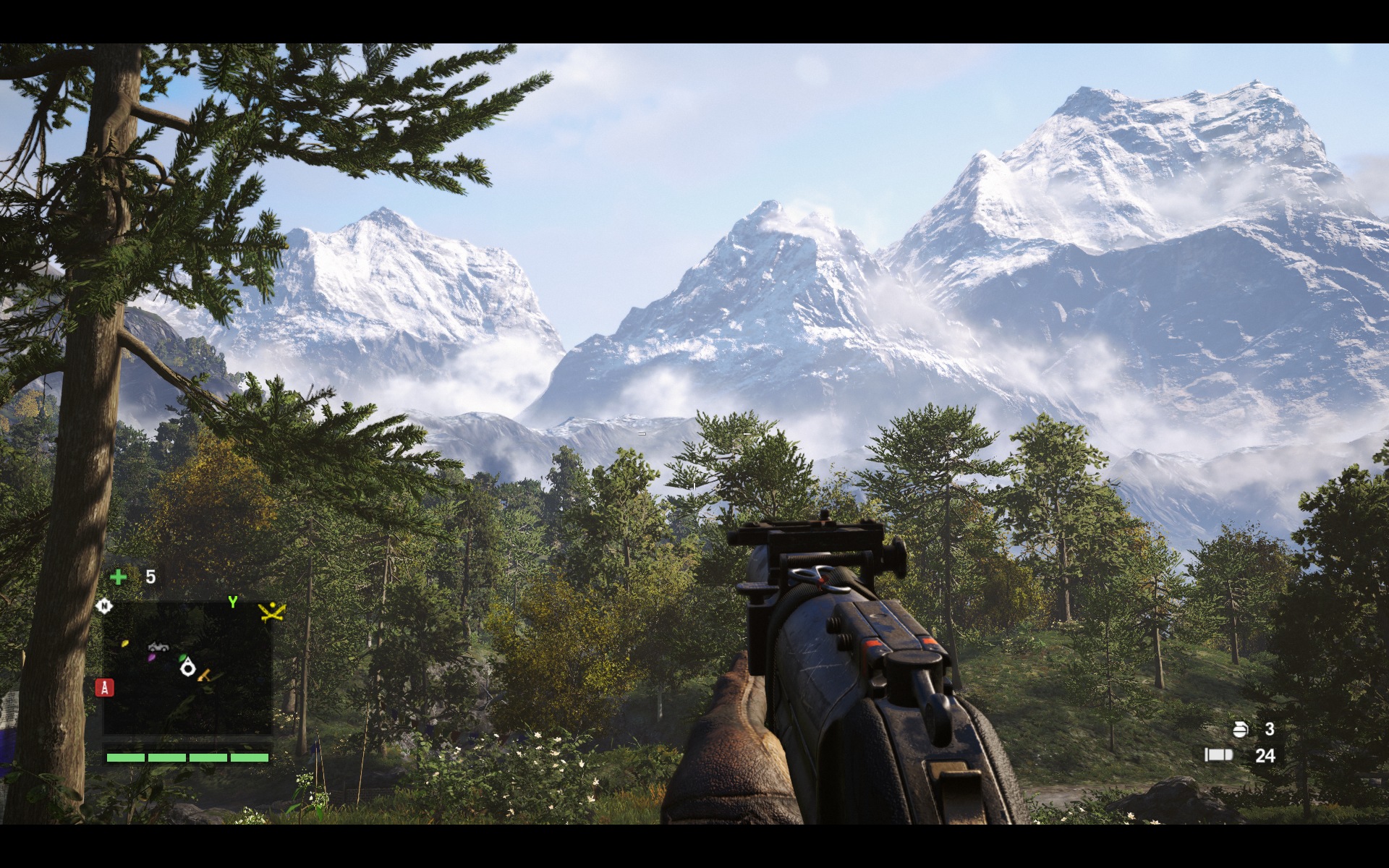Select the green healing syringe cross icon

[118, 576]
